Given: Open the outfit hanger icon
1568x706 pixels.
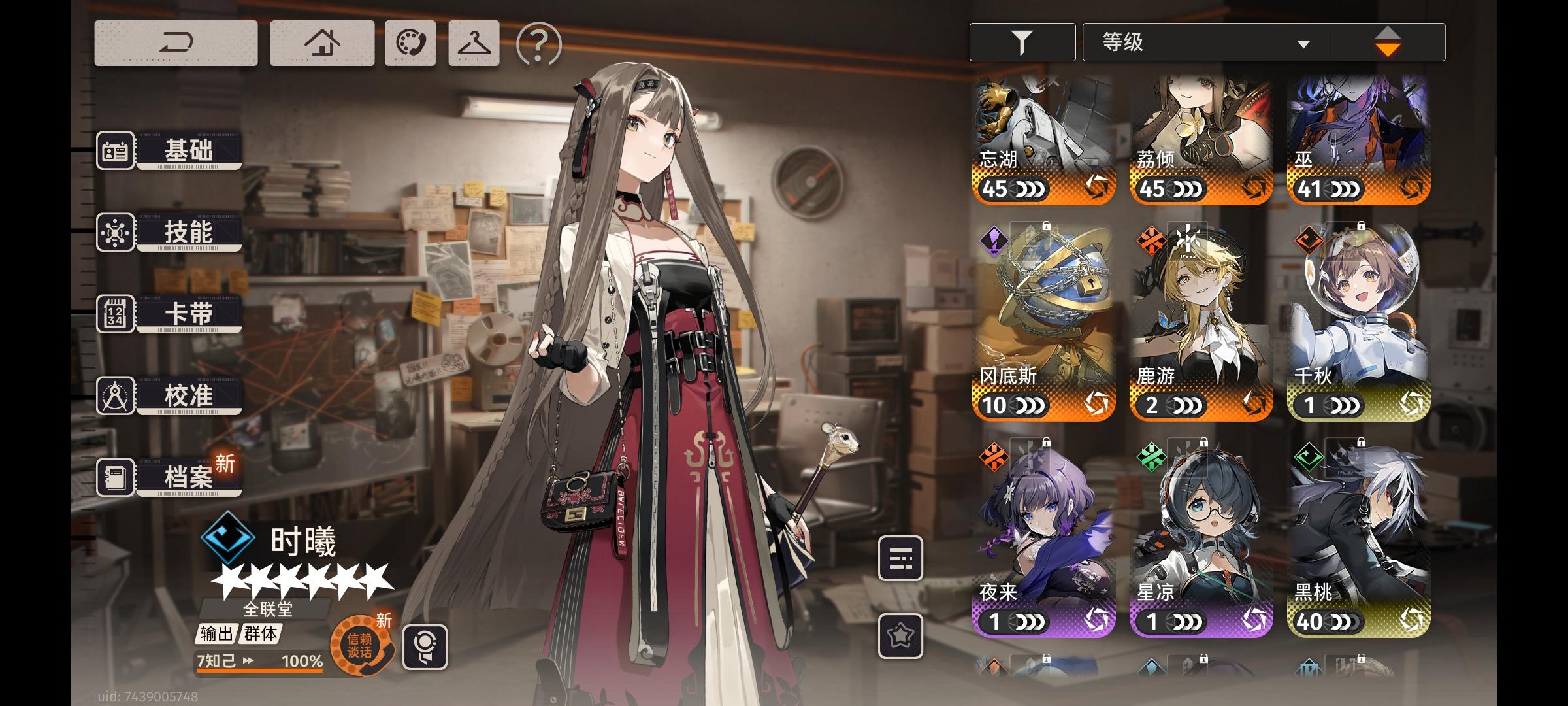Looking at the screenshot, I should pyautogui.click(x=475, y=42).
